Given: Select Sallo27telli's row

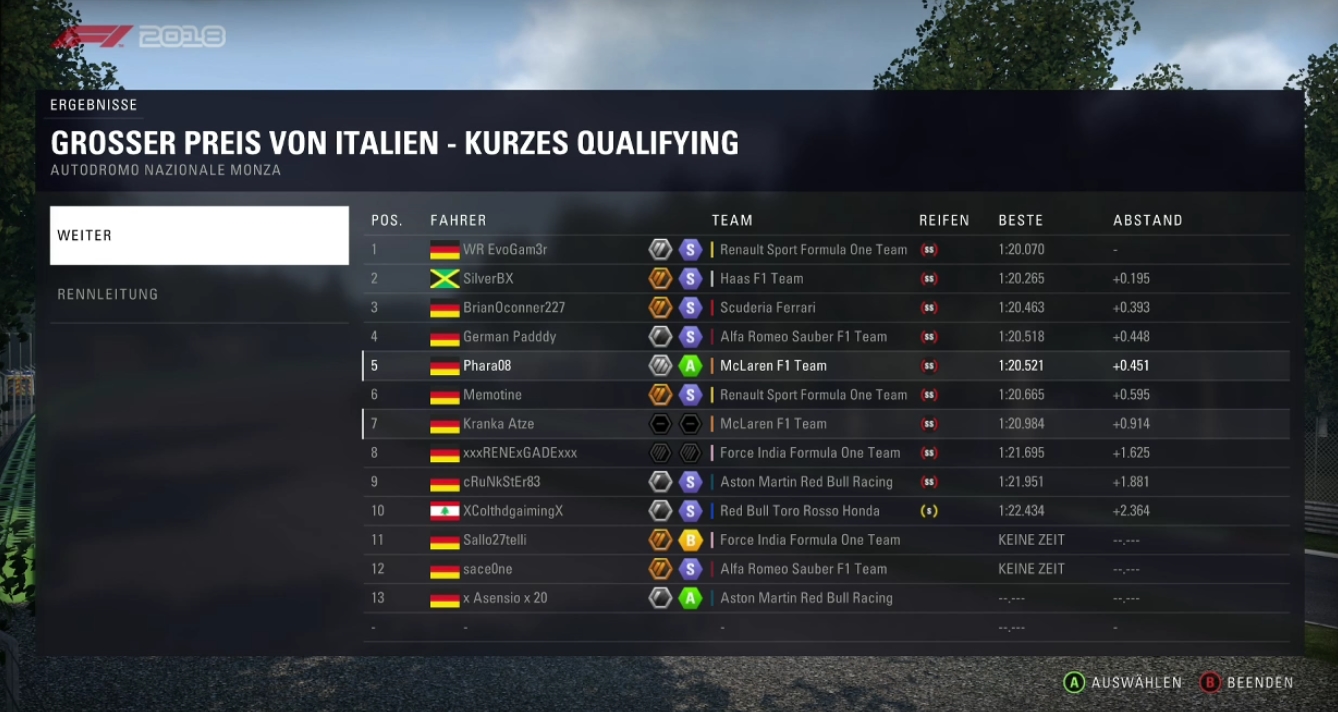Looking at the screenshot, I should point(495,540).
